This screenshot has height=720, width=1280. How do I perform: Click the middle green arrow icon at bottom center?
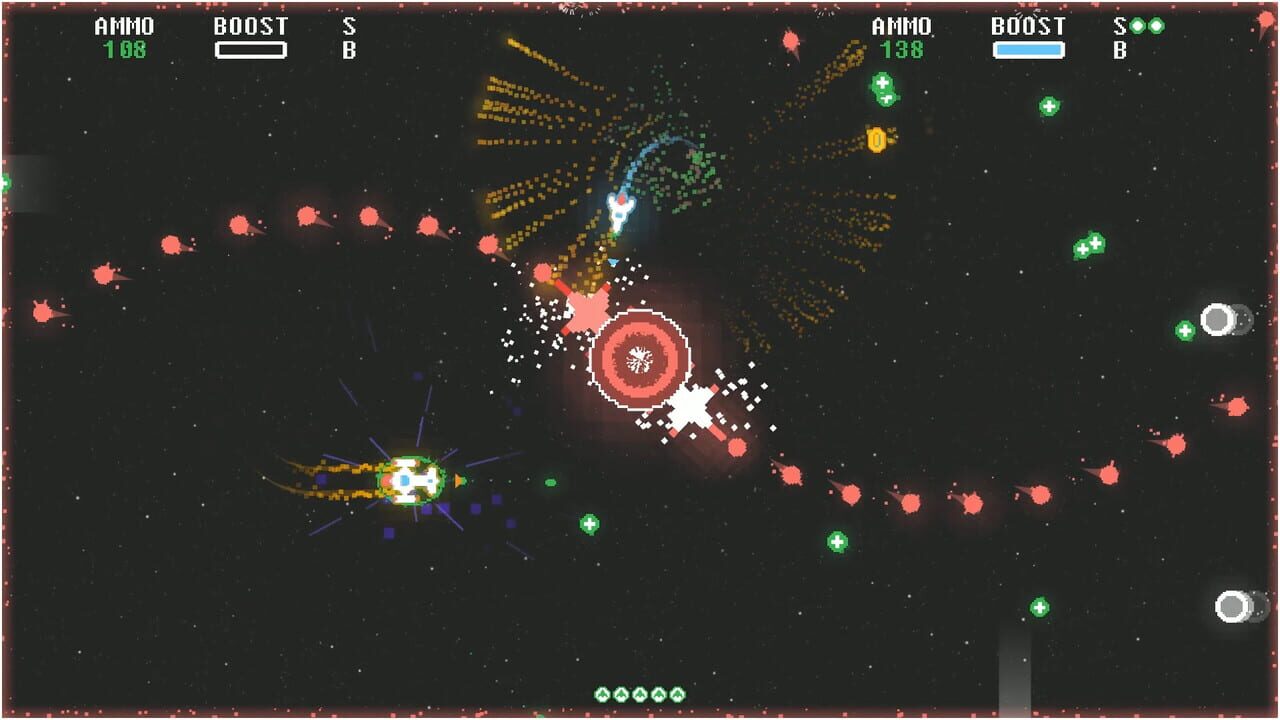click(640, 694)
